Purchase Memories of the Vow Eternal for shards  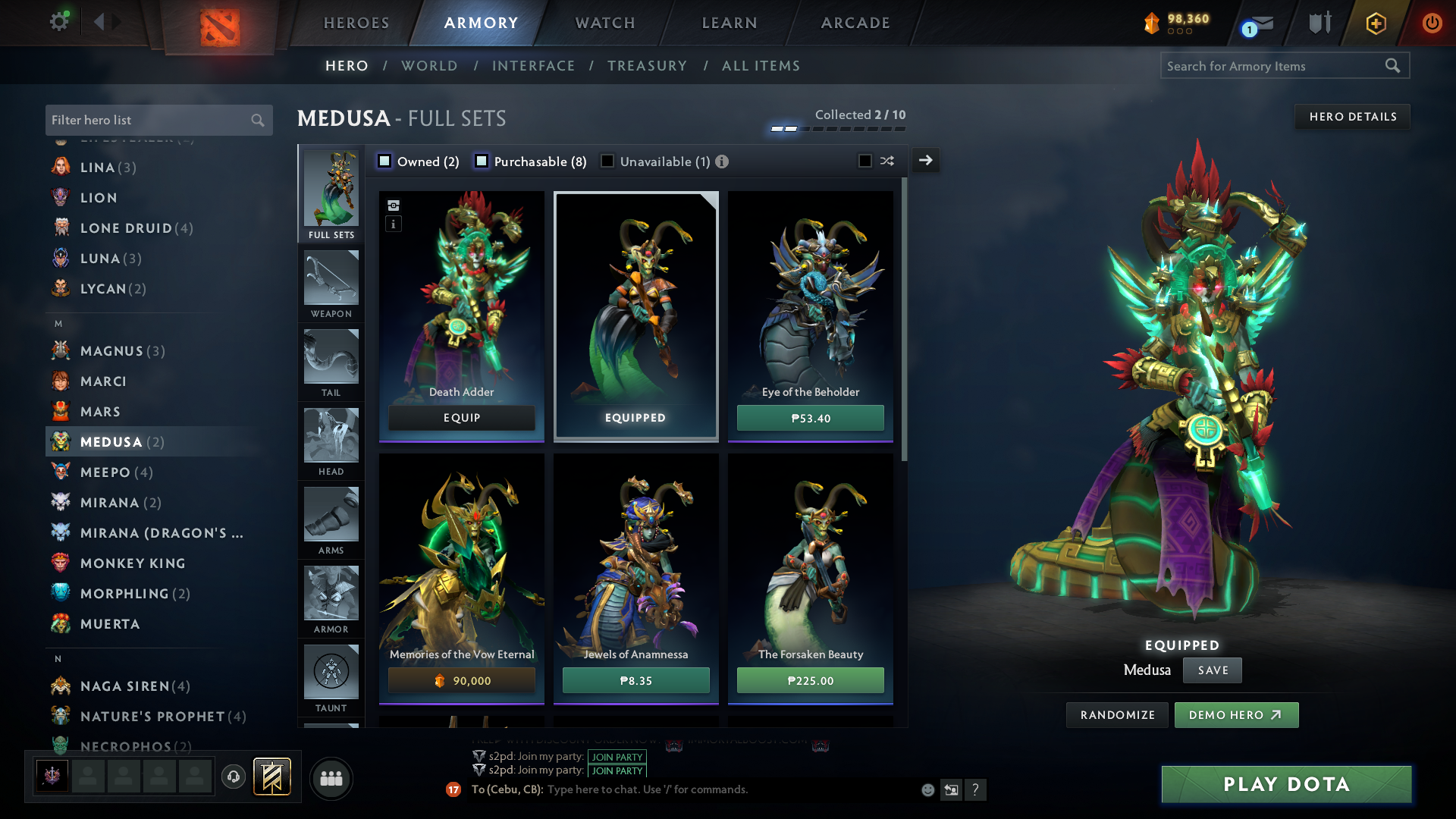[x=461, y=680]
